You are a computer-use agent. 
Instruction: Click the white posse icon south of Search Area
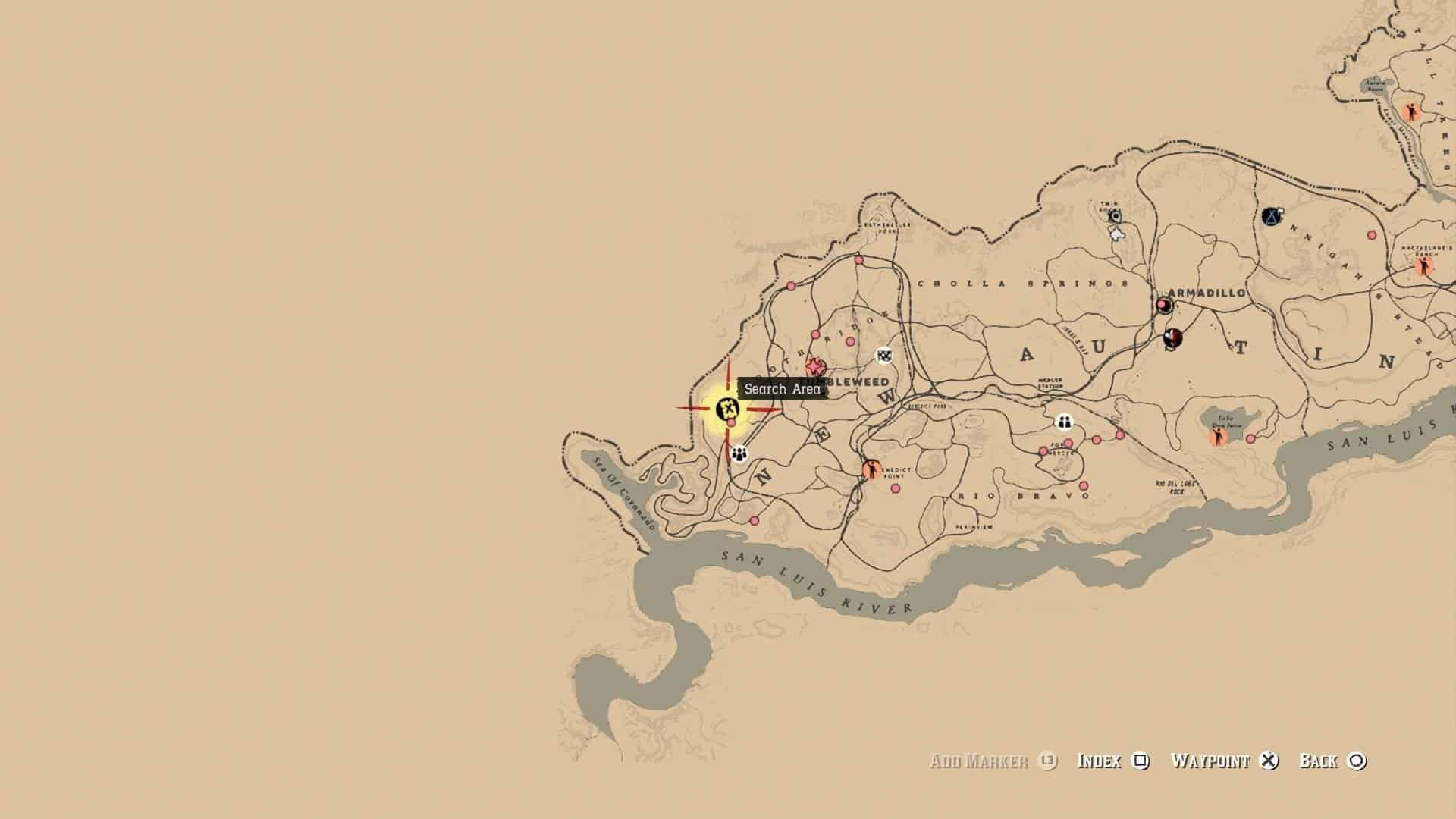[738, 455]
